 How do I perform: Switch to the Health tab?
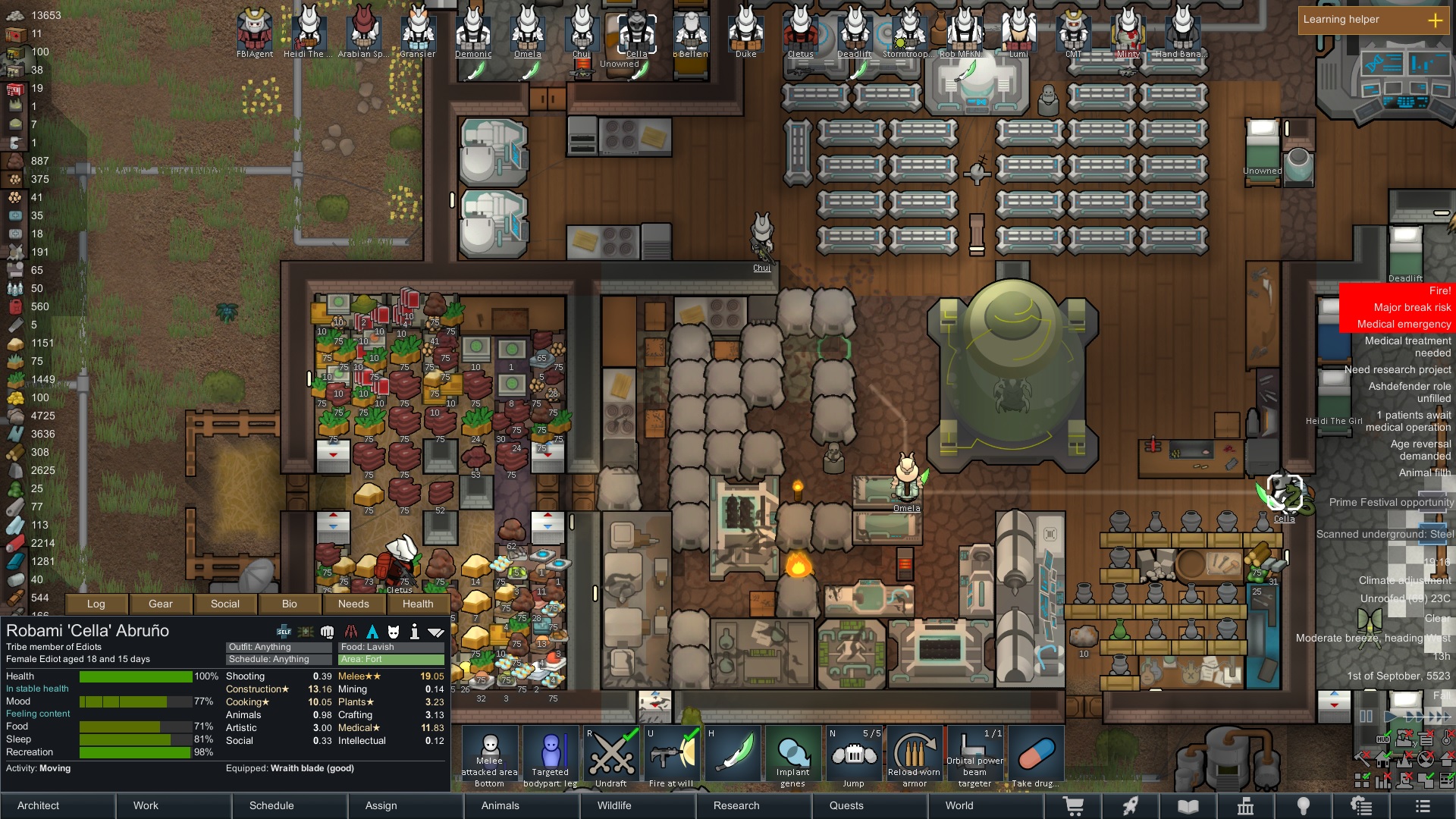coord(418,604)
